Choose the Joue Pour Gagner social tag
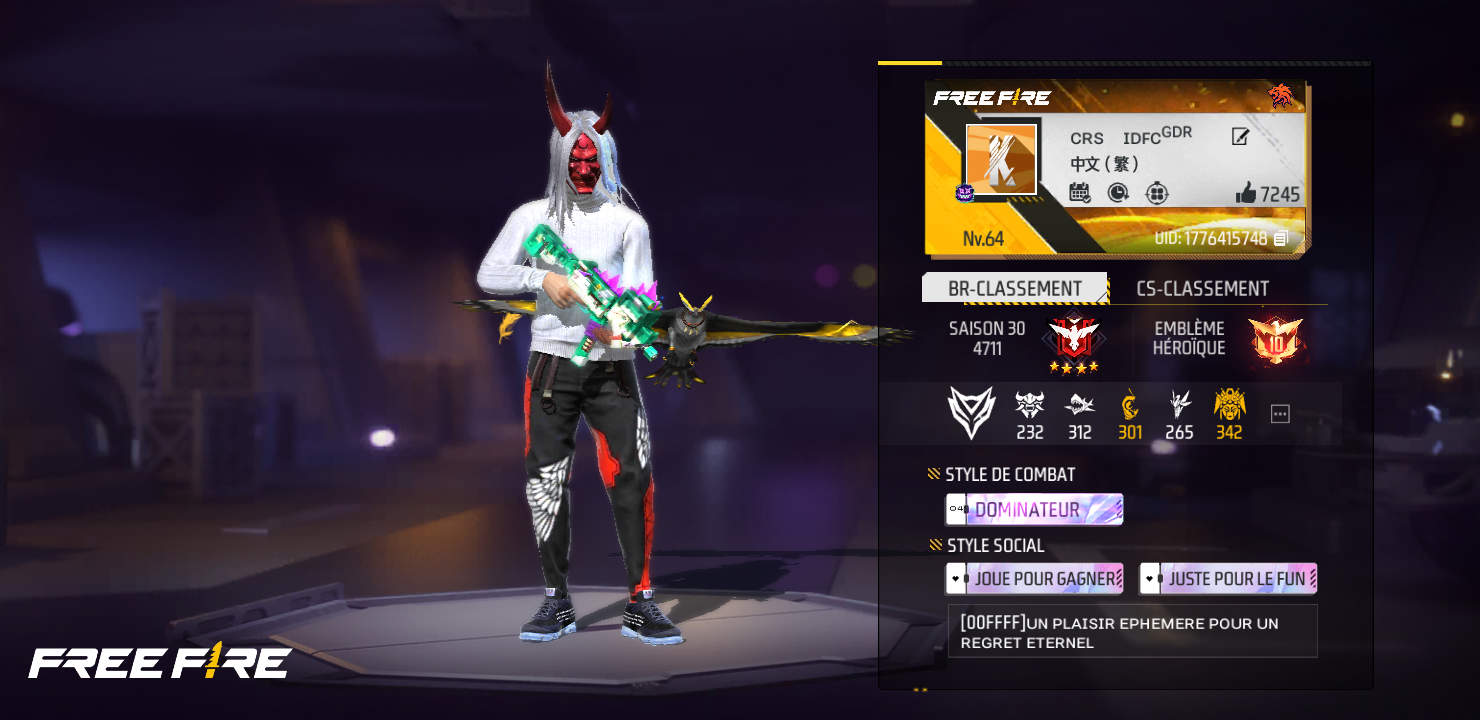 coord(1034,578)
